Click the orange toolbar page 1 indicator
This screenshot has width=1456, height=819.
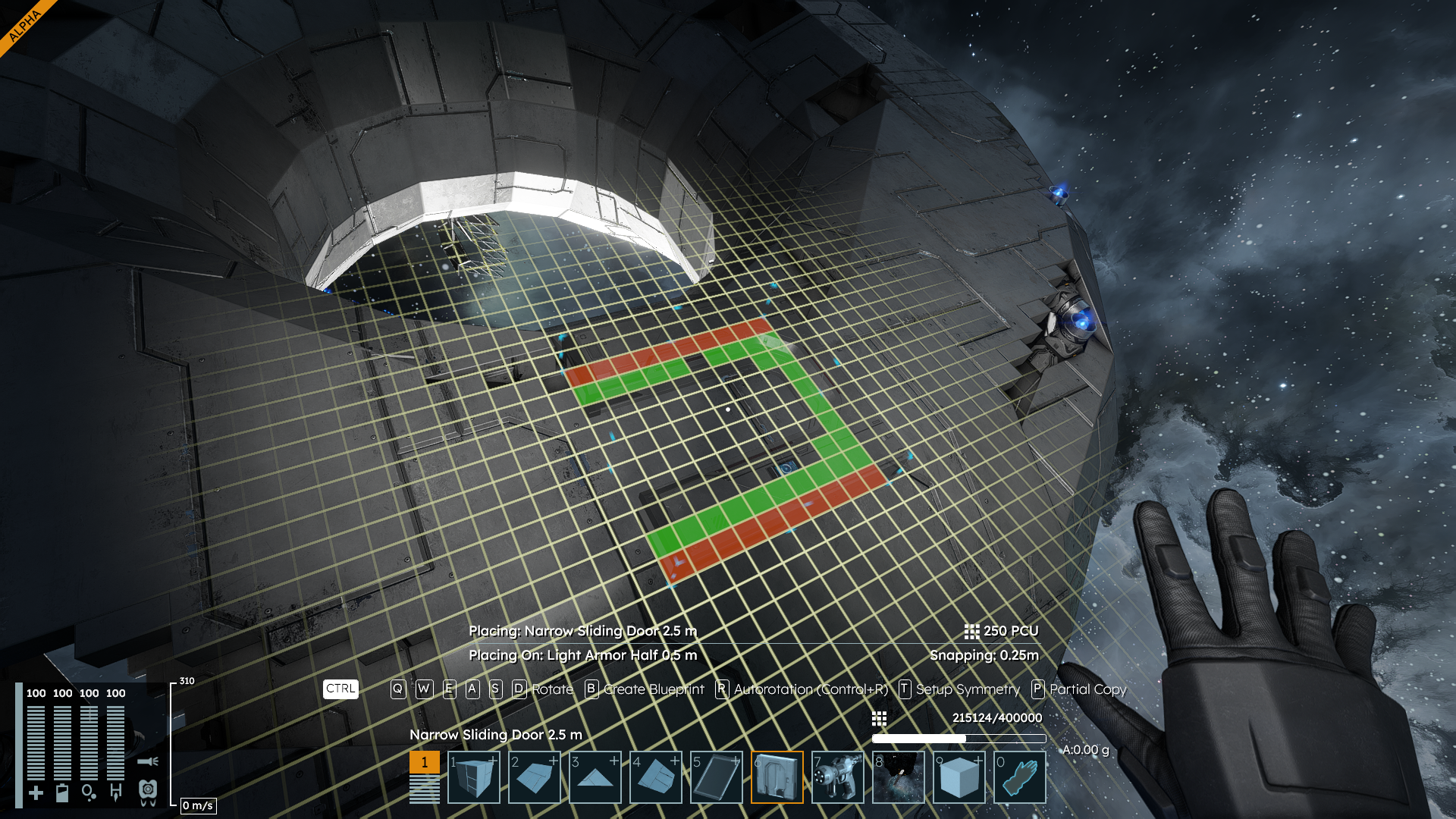tap(425, 762)
